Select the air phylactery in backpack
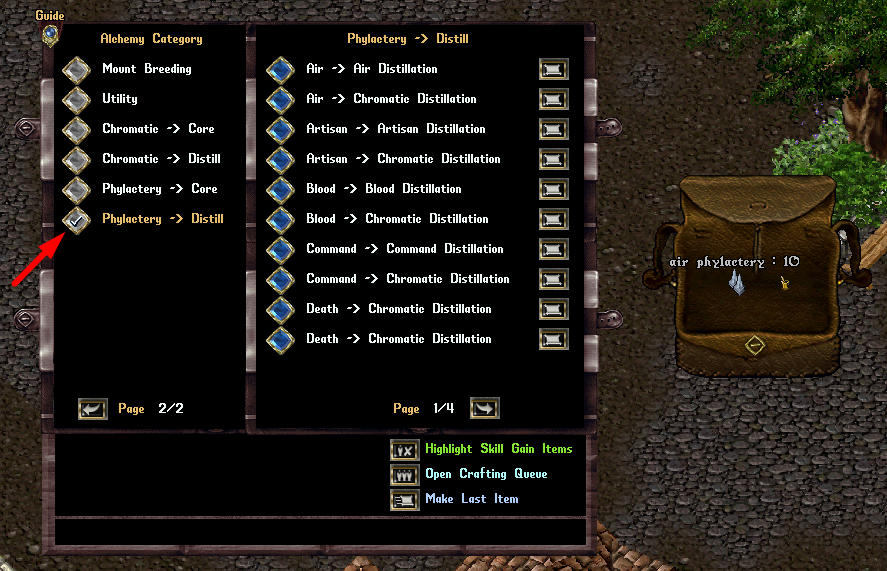The height and width of the screenshot is (571, 887). pyautogui.click(x=738, y=284)
